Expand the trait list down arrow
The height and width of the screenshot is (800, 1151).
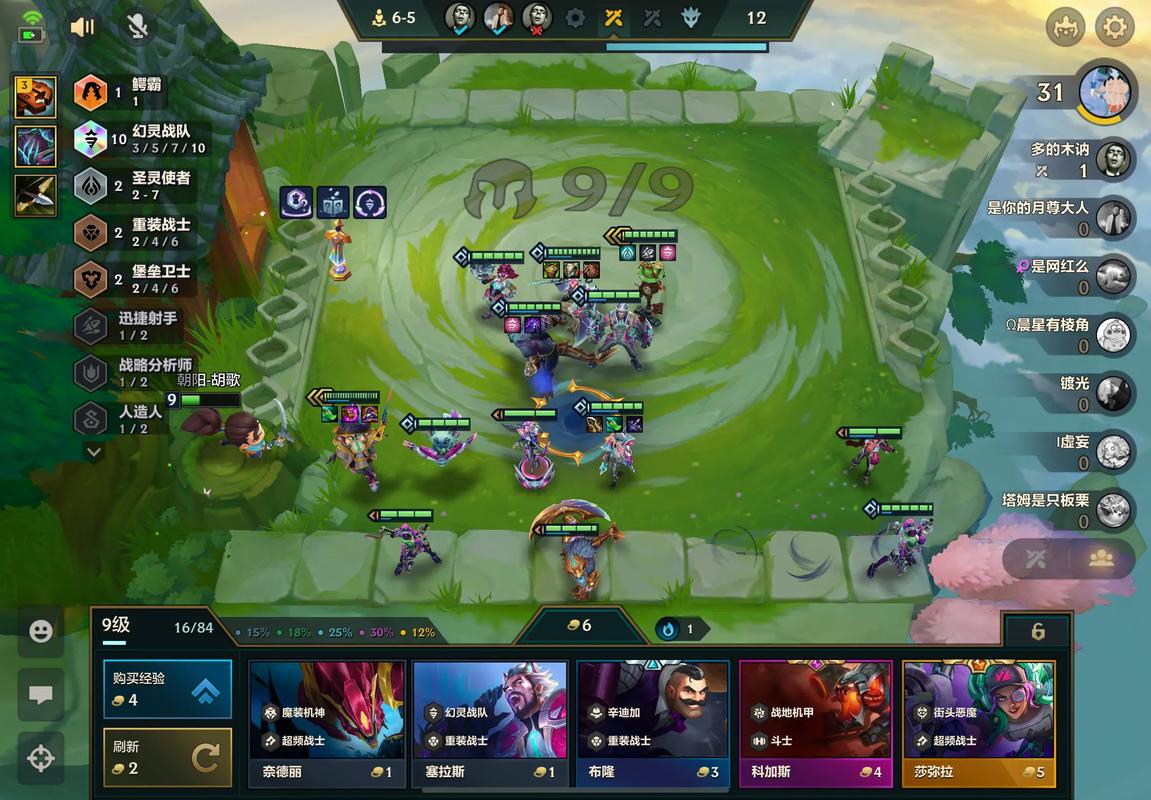pos(94,452)
